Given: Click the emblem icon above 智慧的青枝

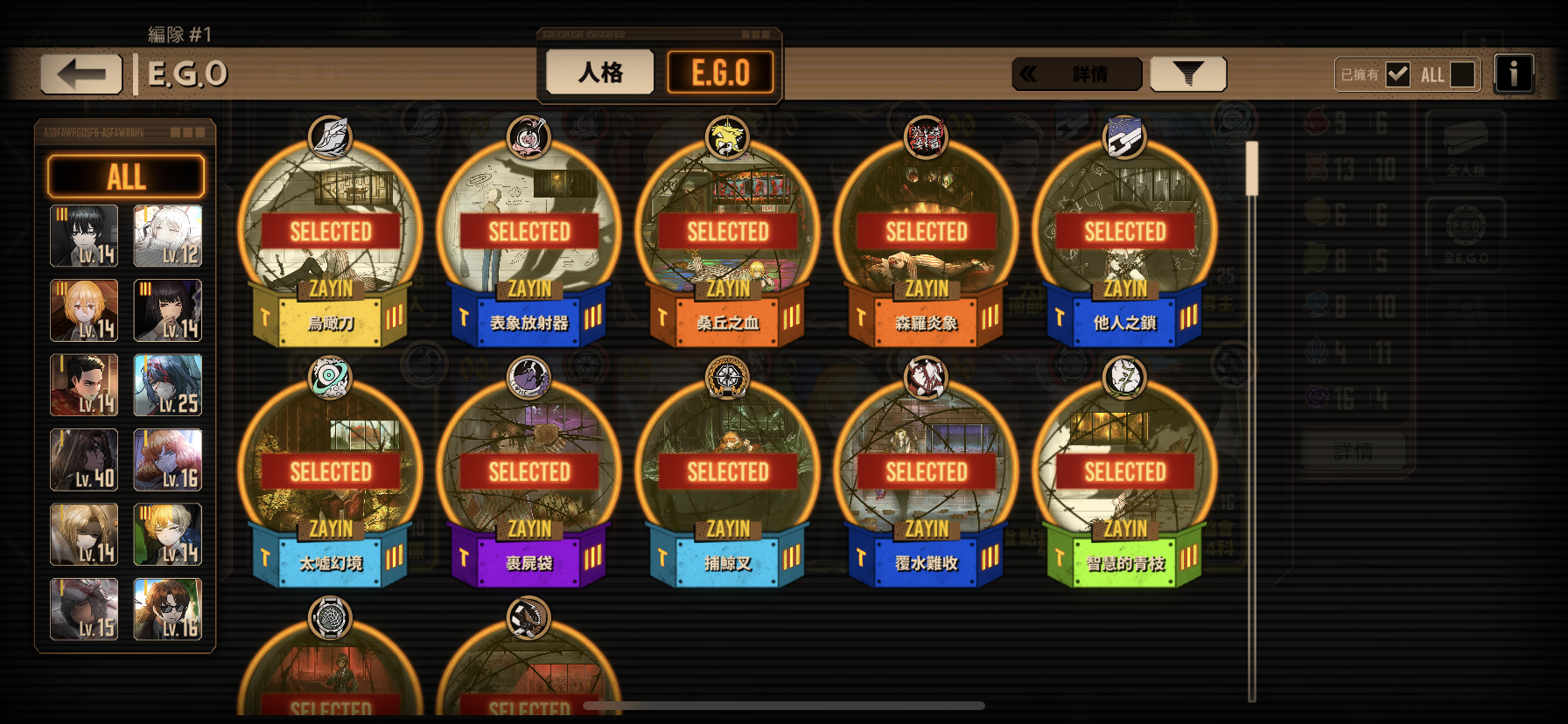Looking at the screenshot, I should click(x=1123, y=378).
